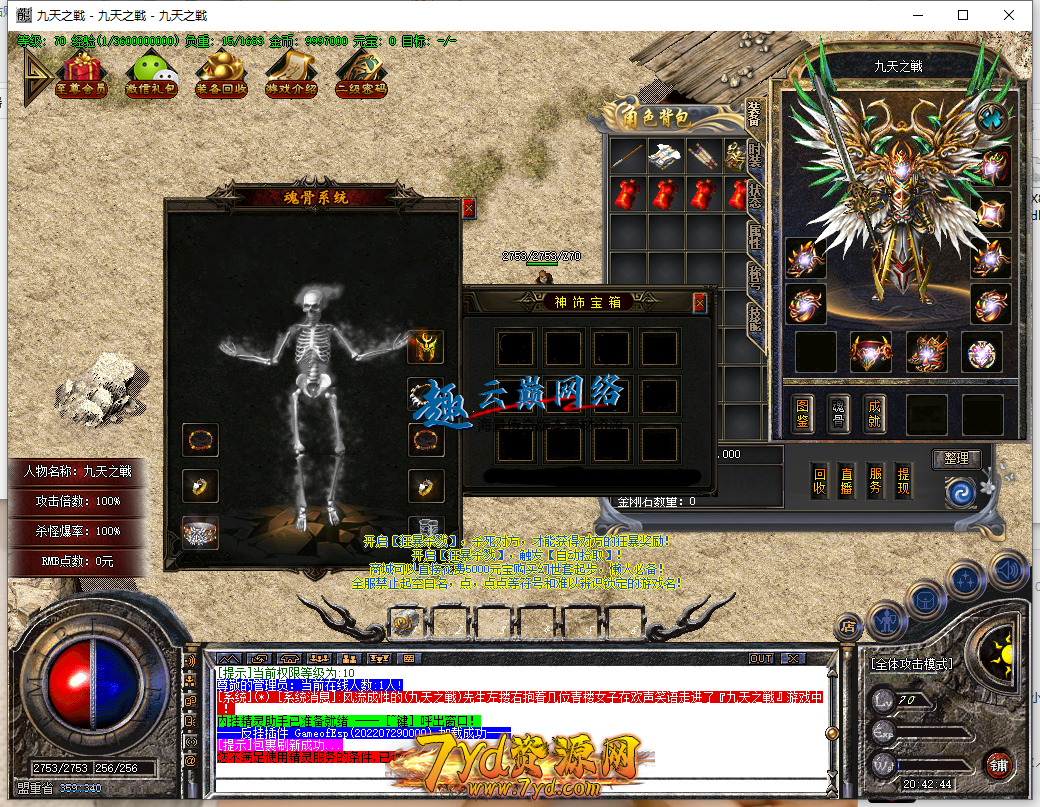
Task: Open the 装备回收 equipment recycling menu
Action: 221,76
